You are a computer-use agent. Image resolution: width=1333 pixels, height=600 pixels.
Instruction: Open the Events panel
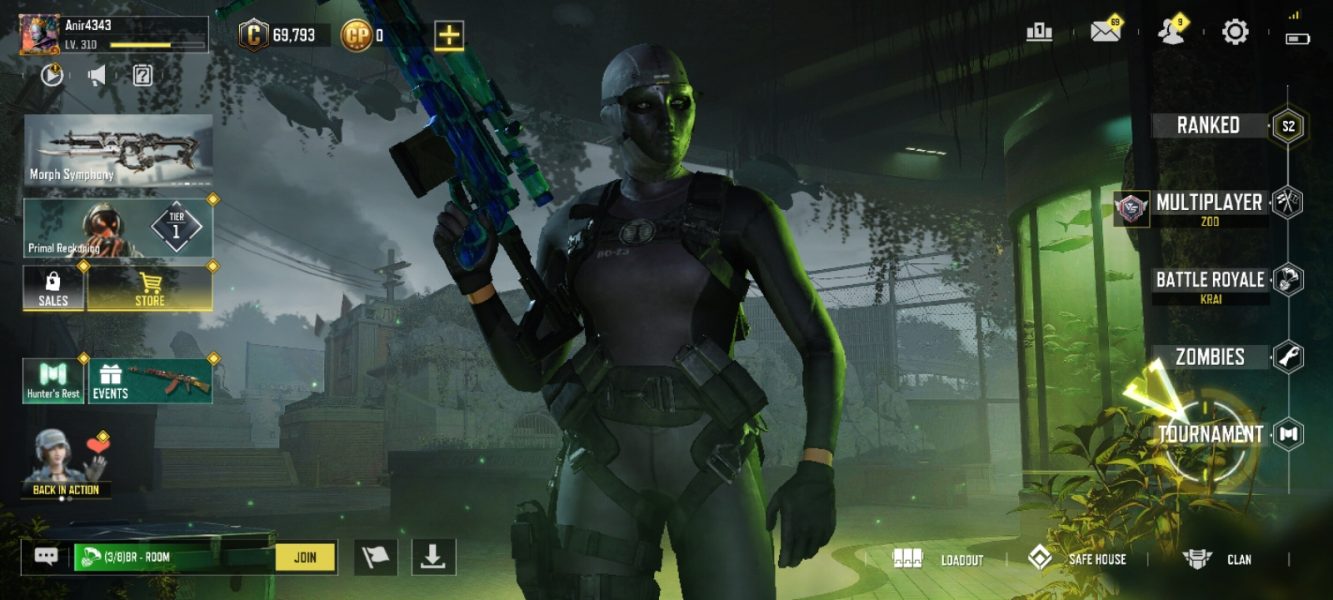150,381
